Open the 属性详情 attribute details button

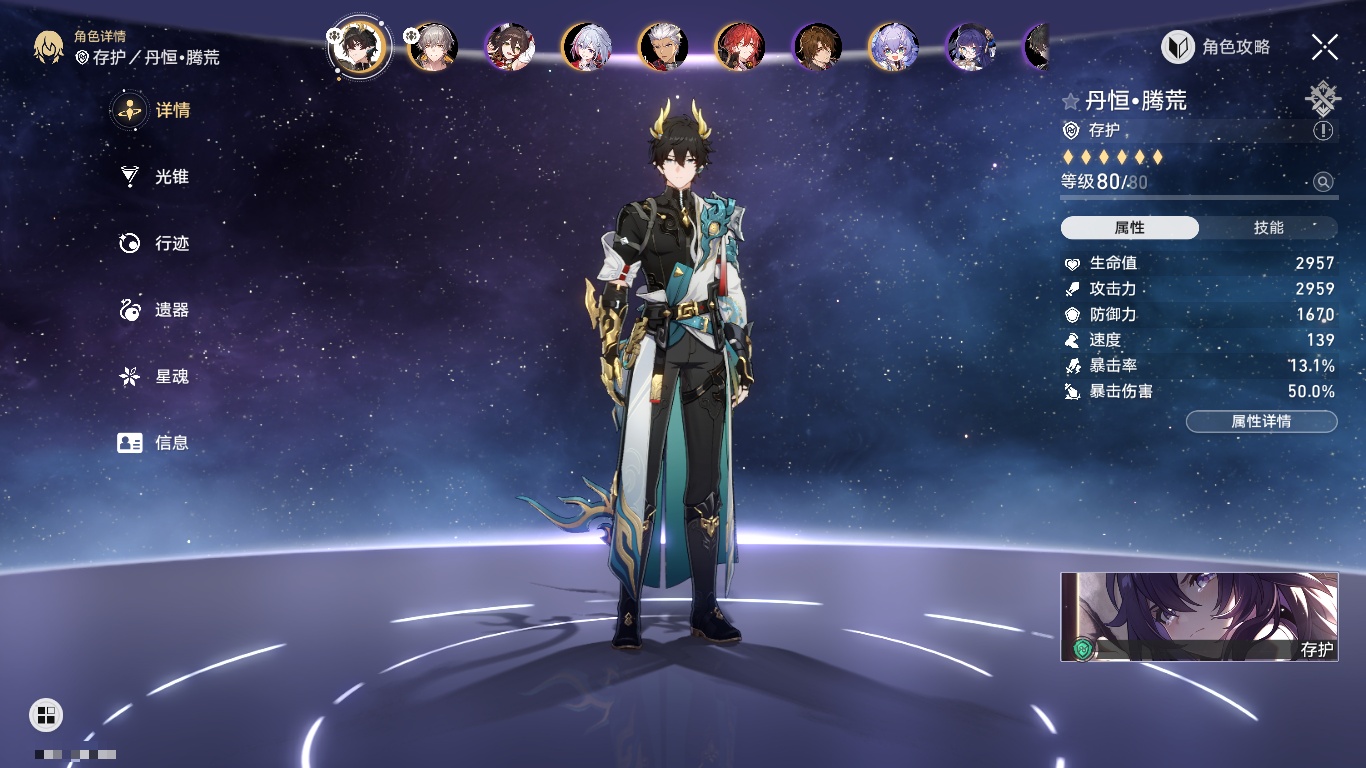pos(1261,422)
